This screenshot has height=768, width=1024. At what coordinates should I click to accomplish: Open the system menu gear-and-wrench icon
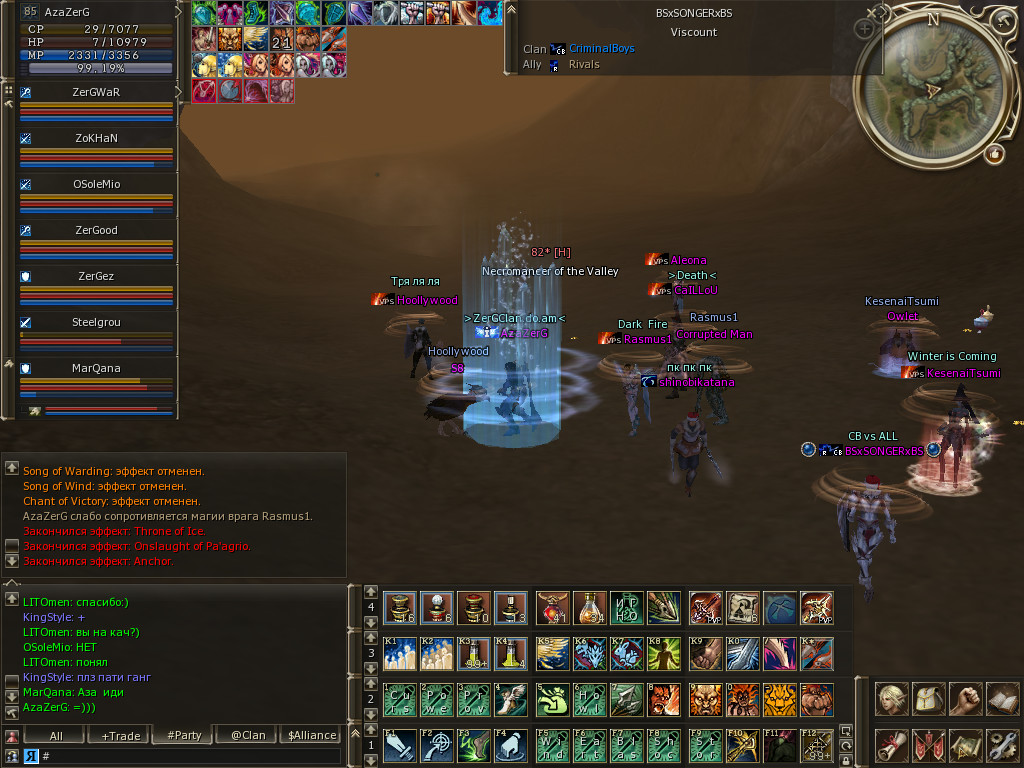click(1001, 744)
